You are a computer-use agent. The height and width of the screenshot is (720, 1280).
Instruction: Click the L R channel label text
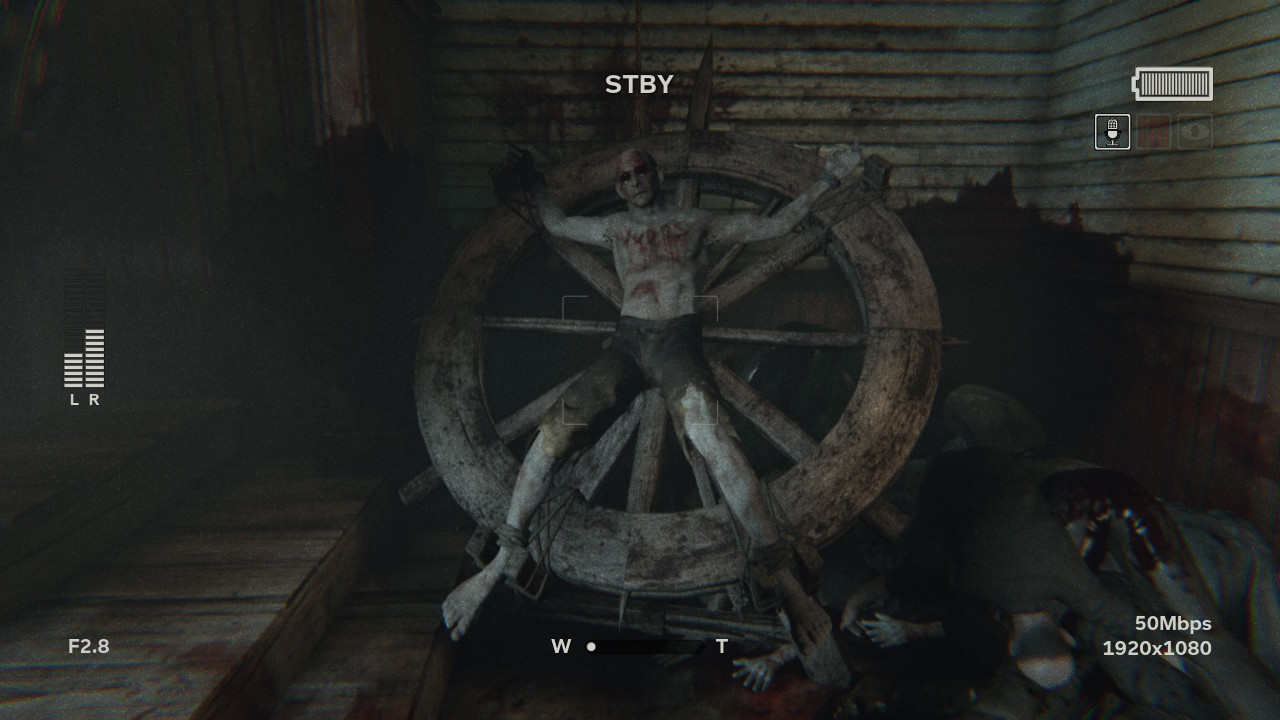coord(83,398)
